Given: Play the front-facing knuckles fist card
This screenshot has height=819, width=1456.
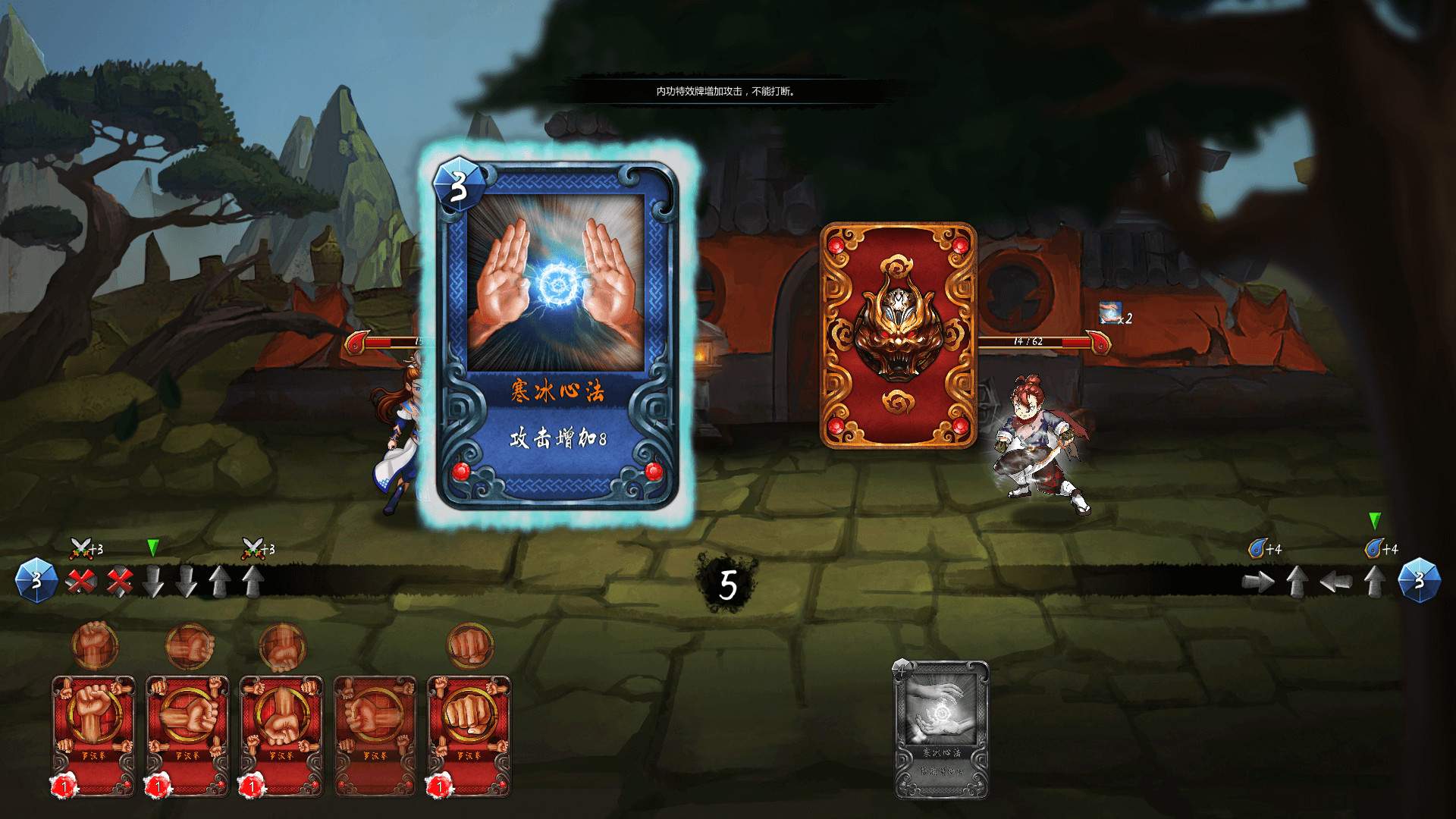Looking at the screenshot, I should (469, 734).
